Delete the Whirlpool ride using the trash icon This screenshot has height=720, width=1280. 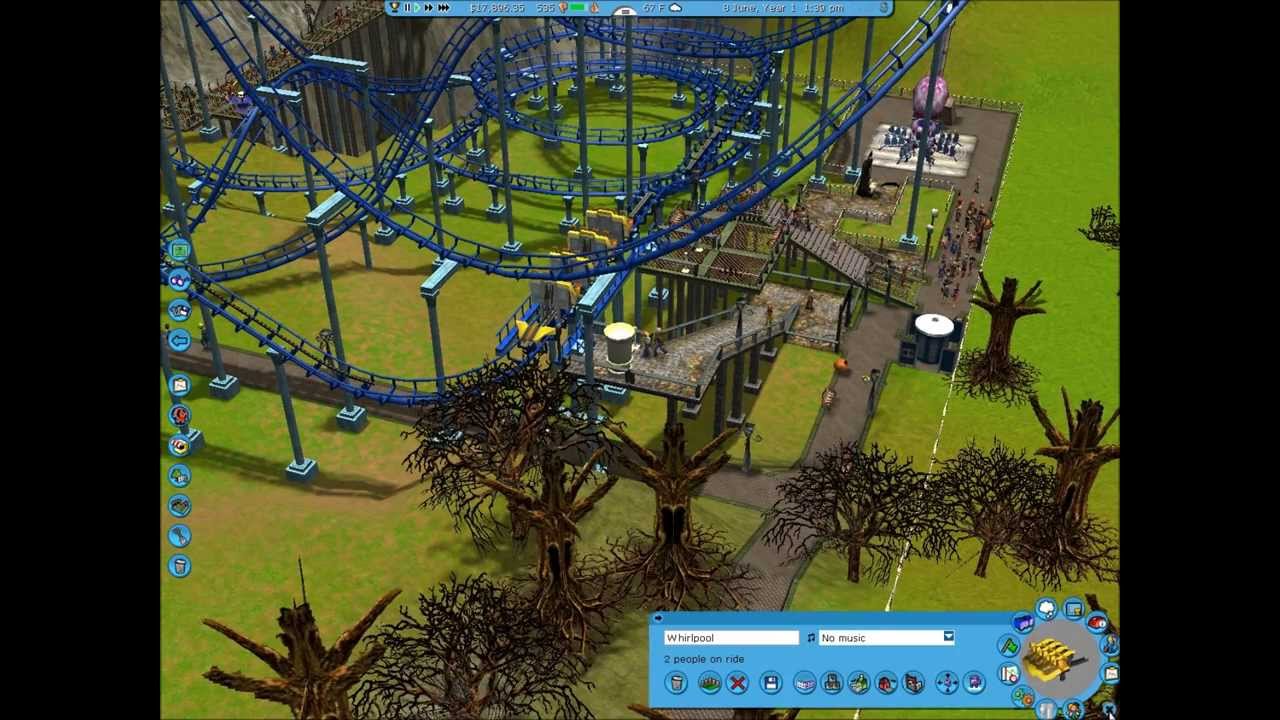676,683
